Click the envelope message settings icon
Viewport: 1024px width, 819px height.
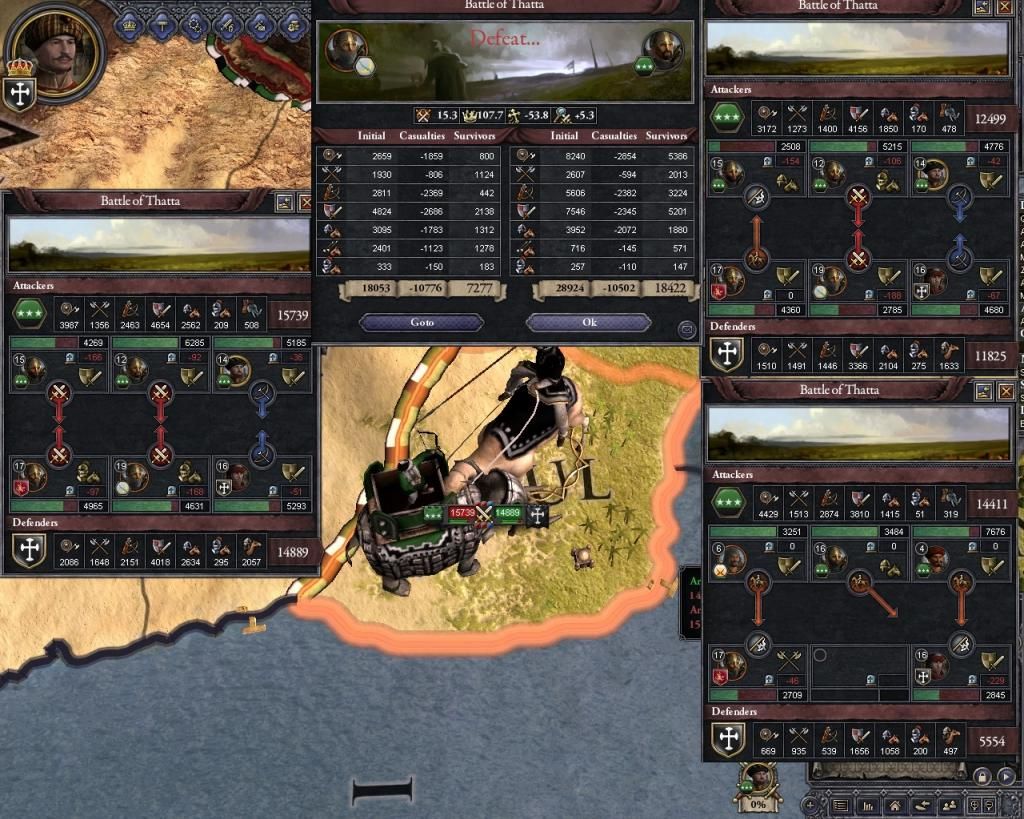click(x=686, y=329)
